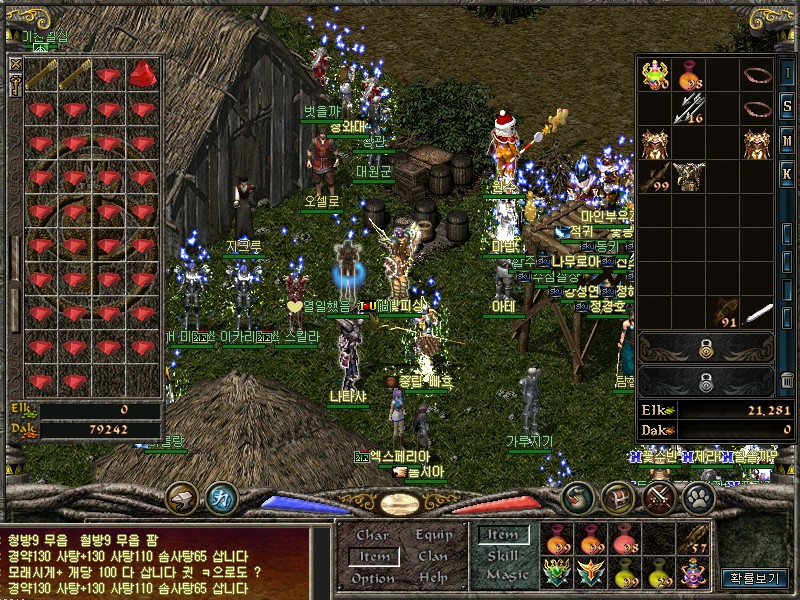Image resolution: width=800 pixels, height=600 pixels.
Task: Open the Equip menu
Action: point(433,535)
